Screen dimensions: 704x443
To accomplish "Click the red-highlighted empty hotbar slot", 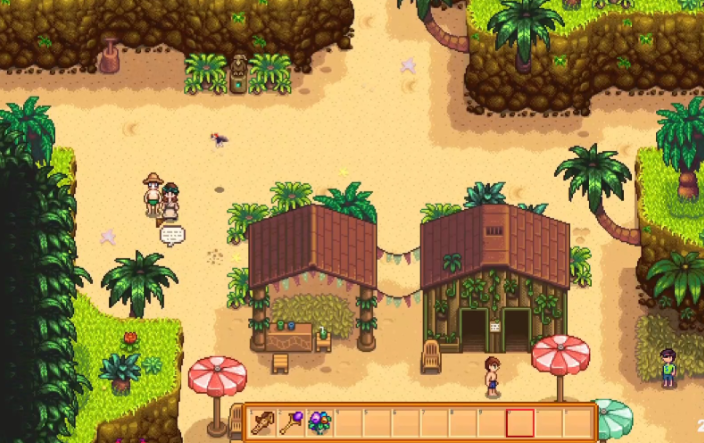I will [x=520, y=423].
